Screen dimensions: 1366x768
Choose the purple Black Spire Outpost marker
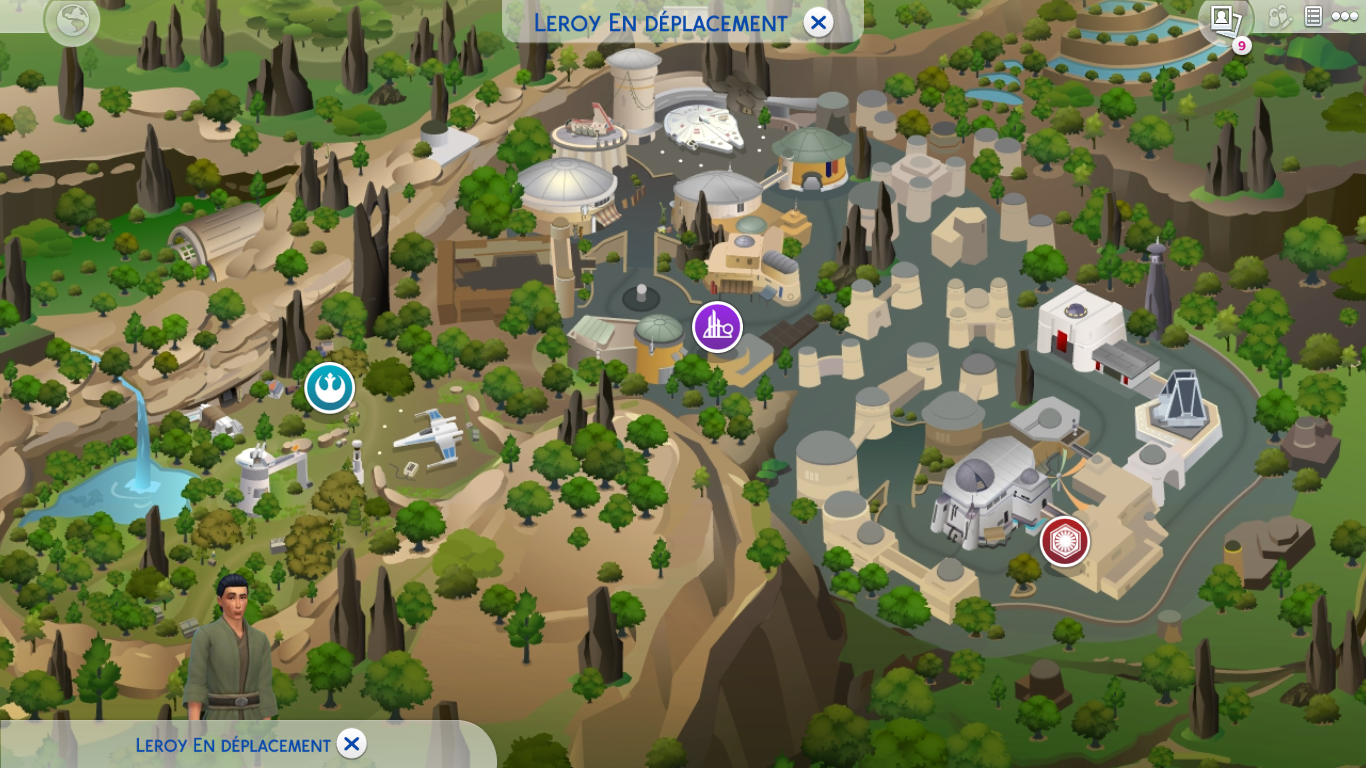(x=717, y=327)
